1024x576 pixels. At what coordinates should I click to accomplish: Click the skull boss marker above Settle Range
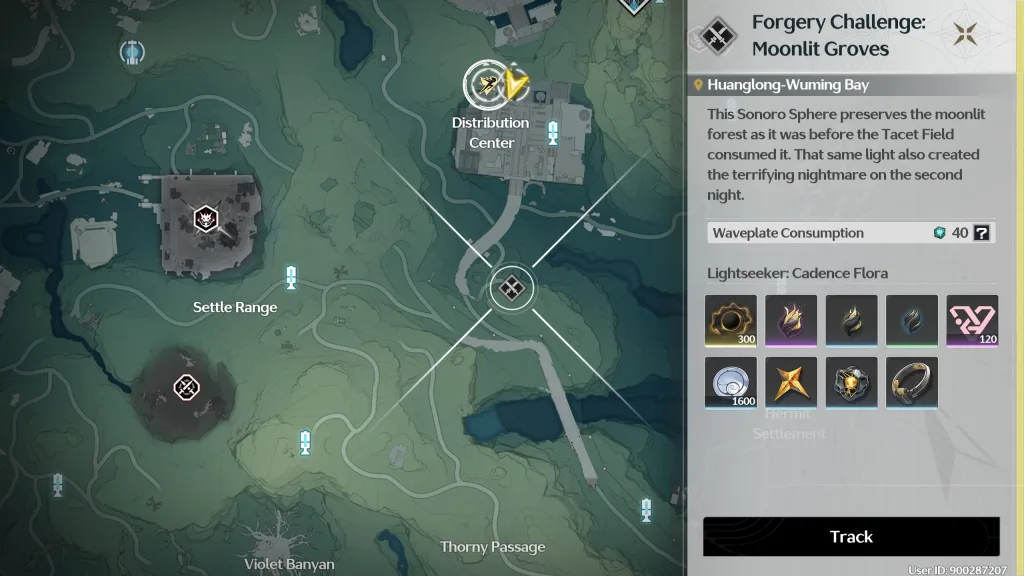(205, 219)
